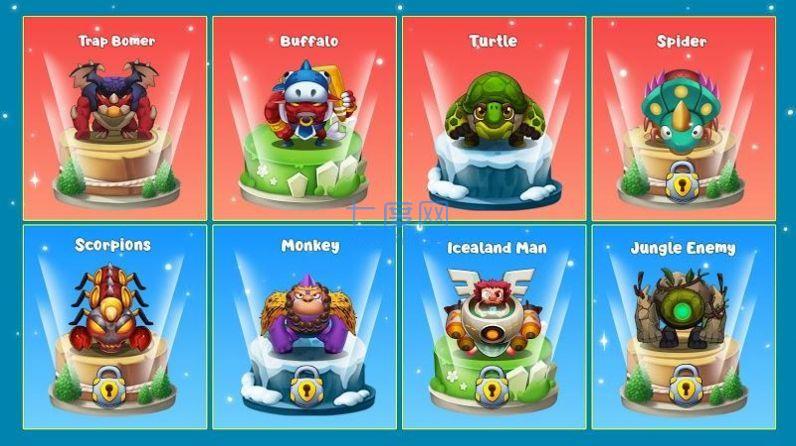Open the locked Scorpions card
The width and height of the screenshot is (796, 446).
[x=115, y=327]
